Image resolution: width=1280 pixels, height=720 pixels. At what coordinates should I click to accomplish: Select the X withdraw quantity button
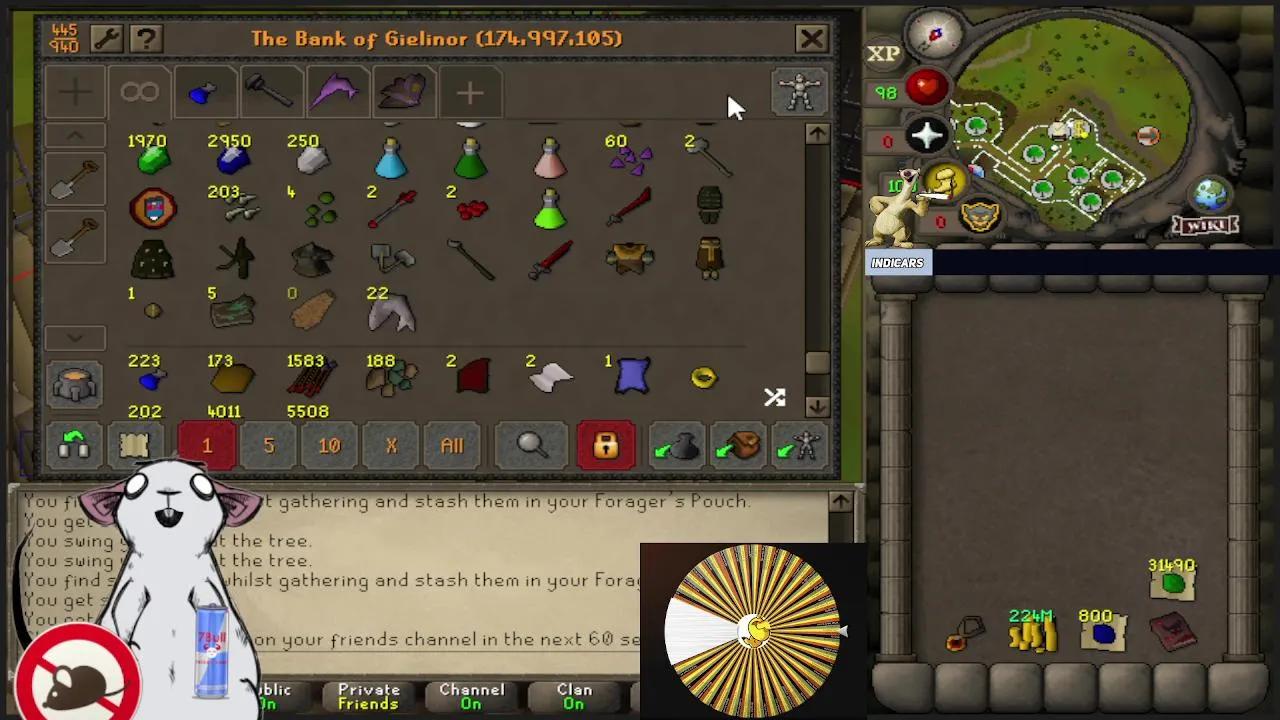point(390,446)
